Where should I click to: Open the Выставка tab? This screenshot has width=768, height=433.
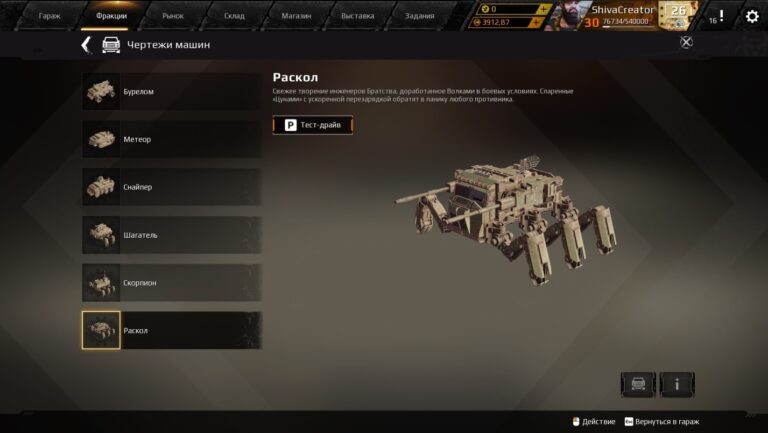tap(357, 16)
